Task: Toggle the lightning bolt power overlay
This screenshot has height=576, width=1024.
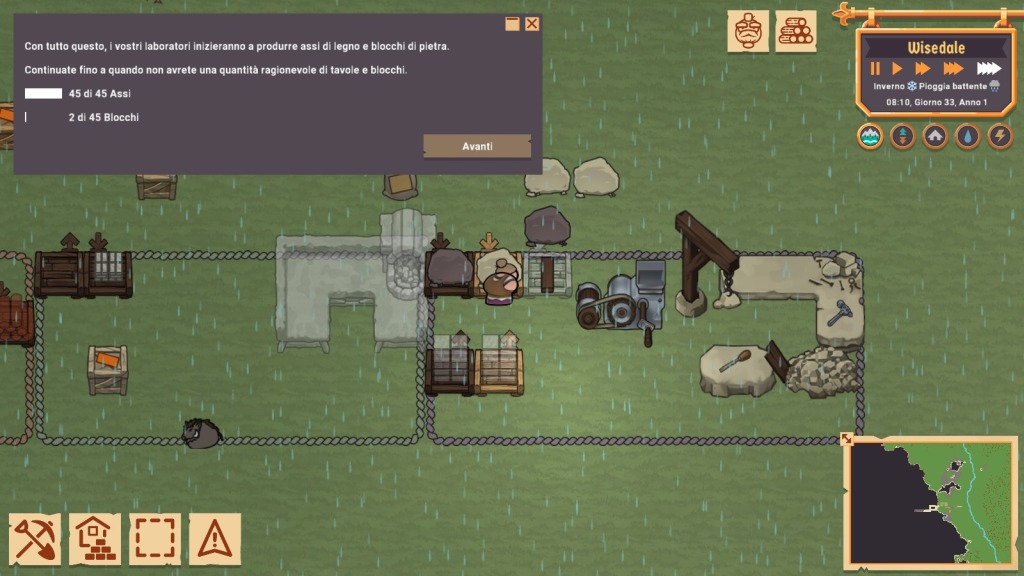Action: point(1000,136)
